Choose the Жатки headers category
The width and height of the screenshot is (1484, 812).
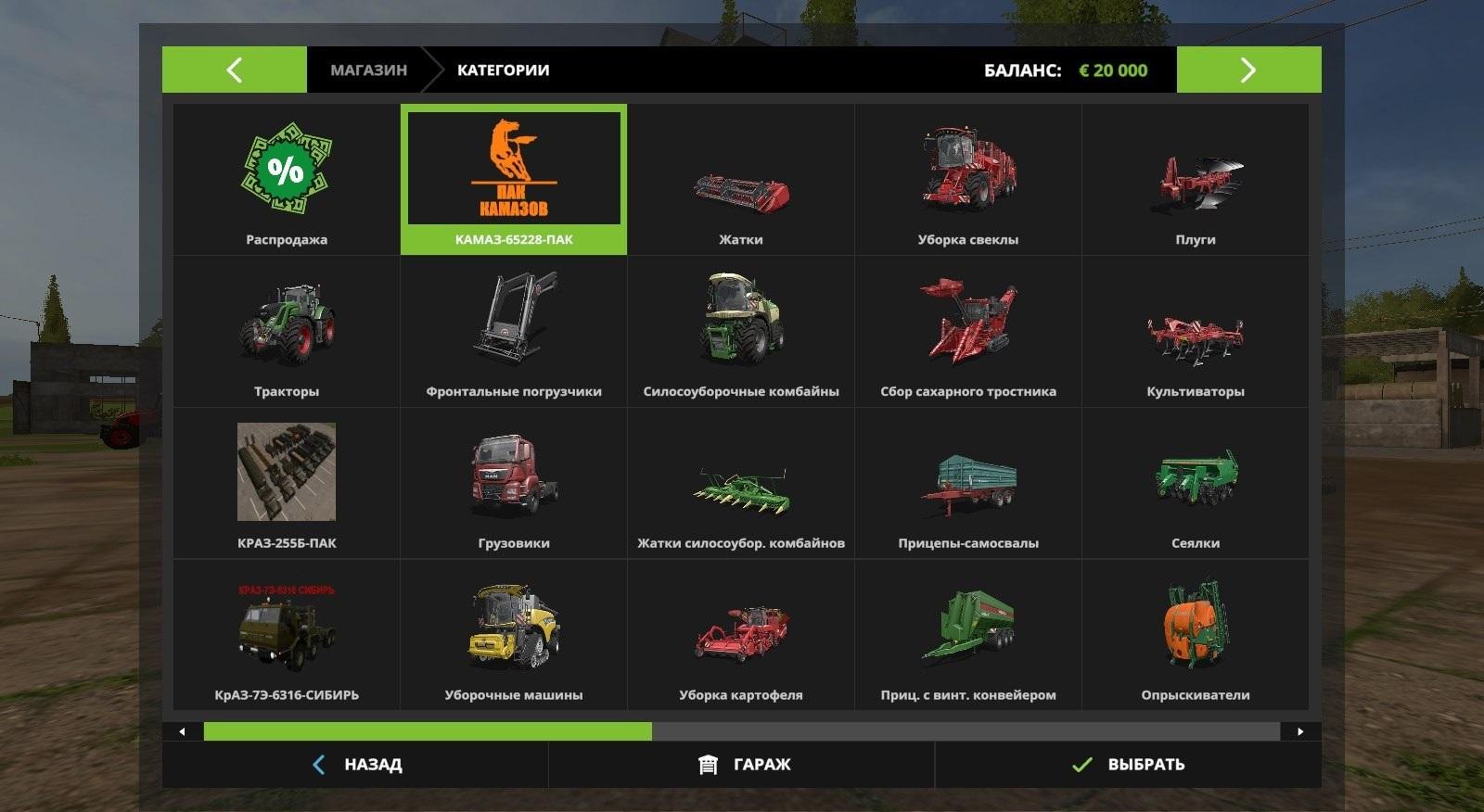click(741, 180)
